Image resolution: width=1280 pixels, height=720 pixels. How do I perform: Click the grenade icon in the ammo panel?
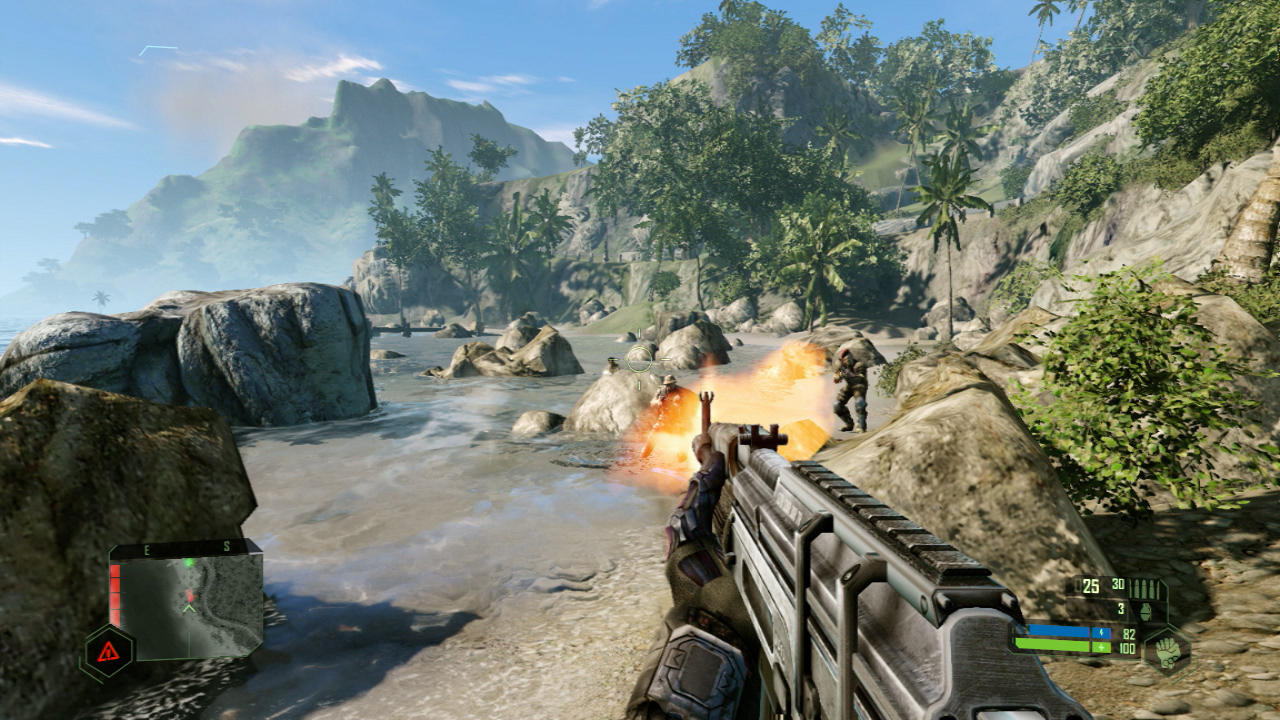(x=1147, y=612)
